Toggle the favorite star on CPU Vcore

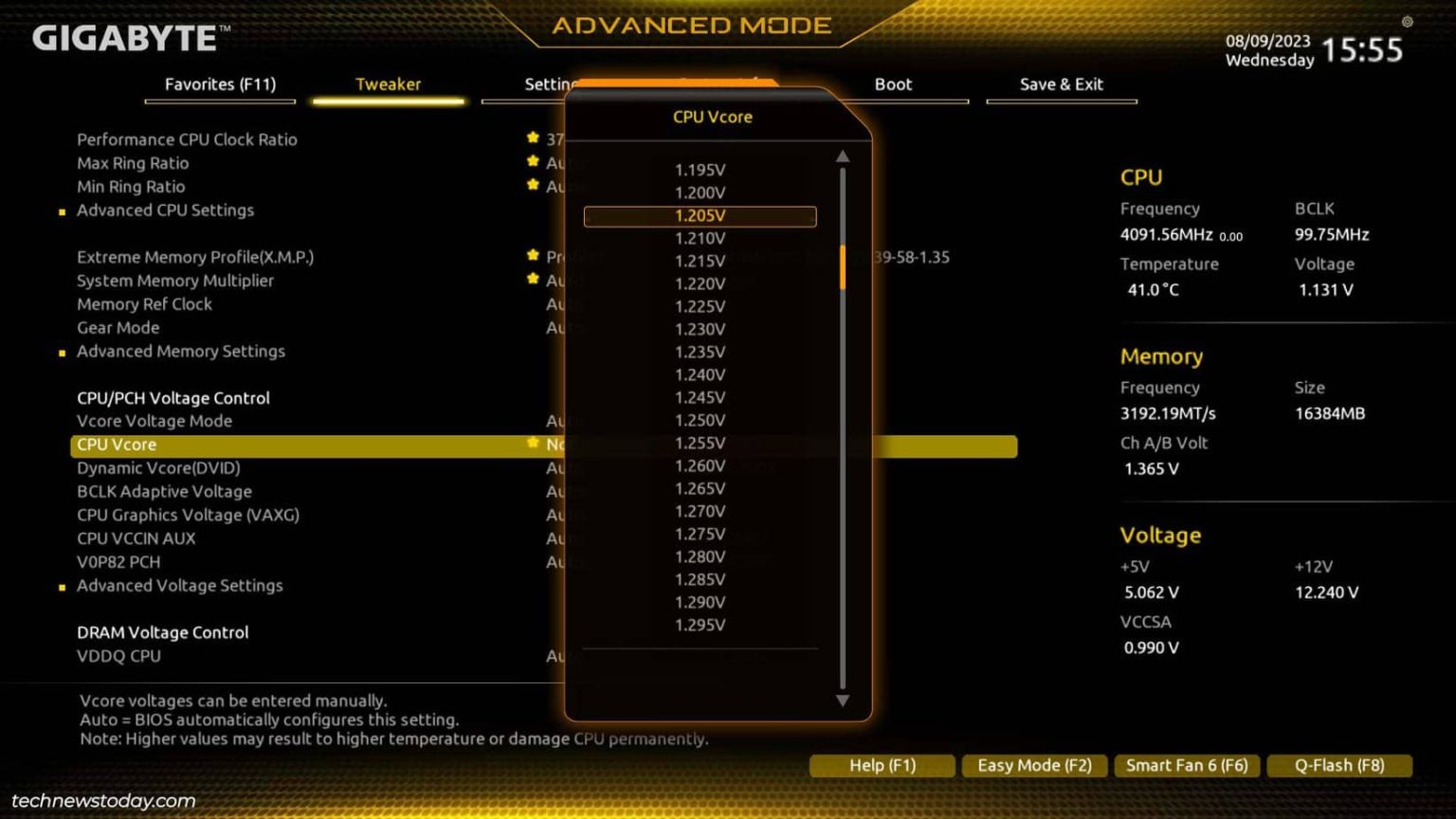click(x=532, y=443)
